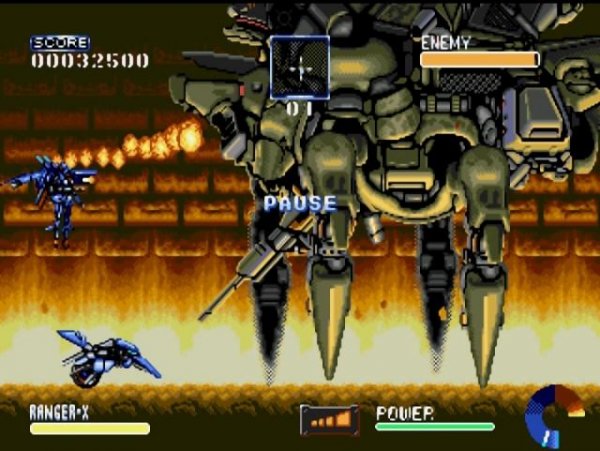
Task: Select the crosshair radar box
Action: pos(299,67)
